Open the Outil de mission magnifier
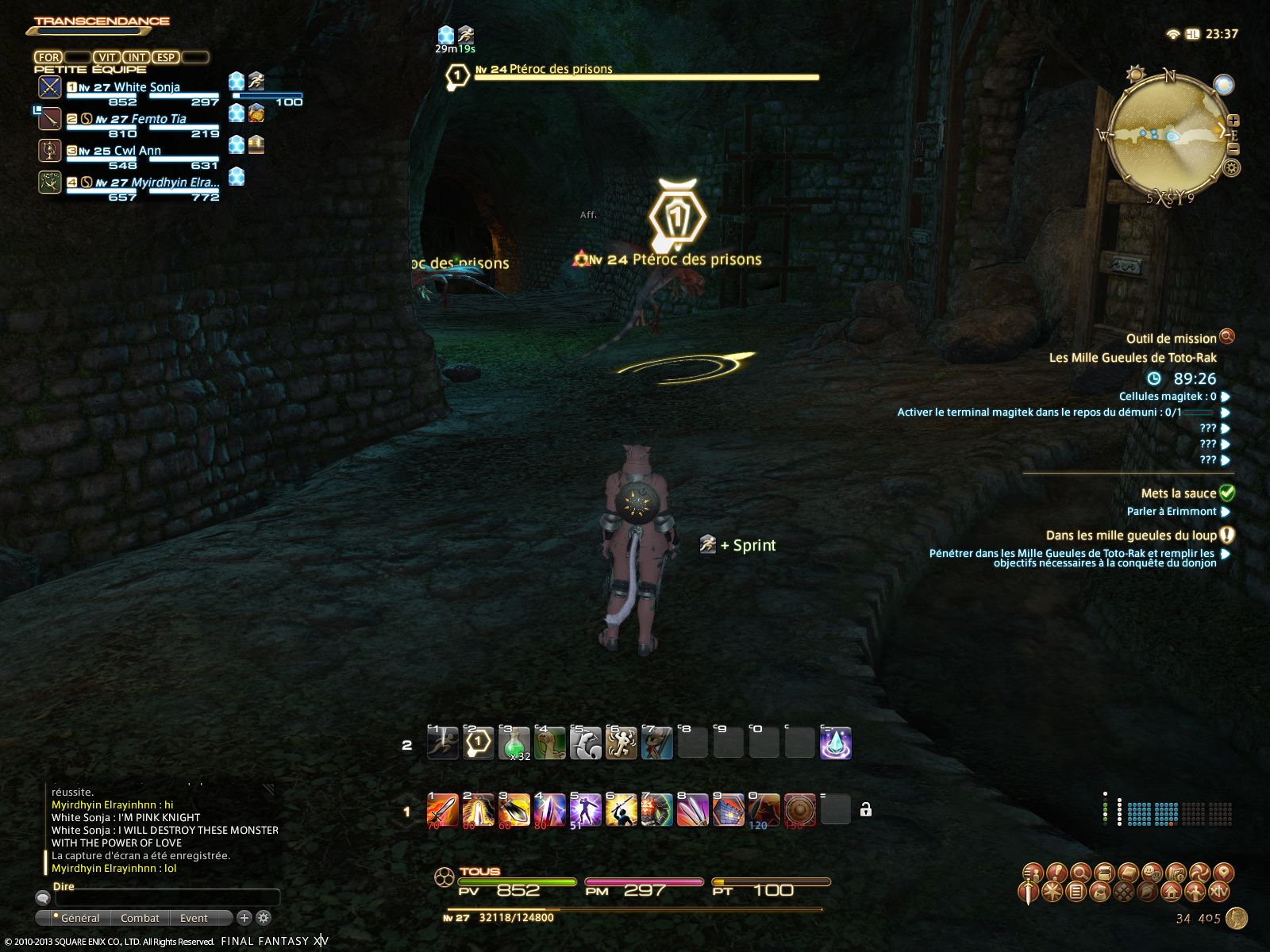This screenshot has height=952, width=1270. 1226,337
